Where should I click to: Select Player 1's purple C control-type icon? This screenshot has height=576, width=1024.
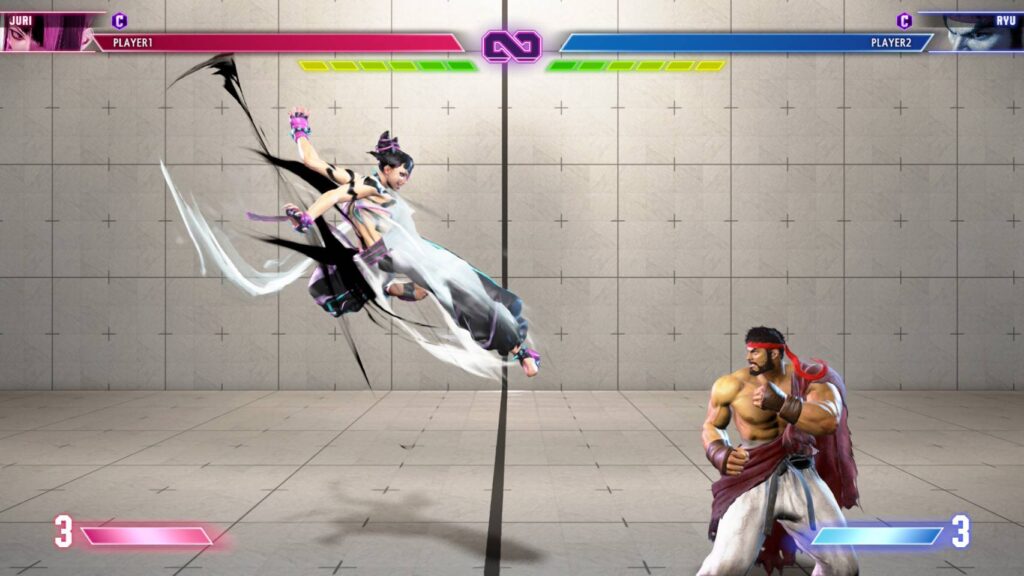click(120, 20)
